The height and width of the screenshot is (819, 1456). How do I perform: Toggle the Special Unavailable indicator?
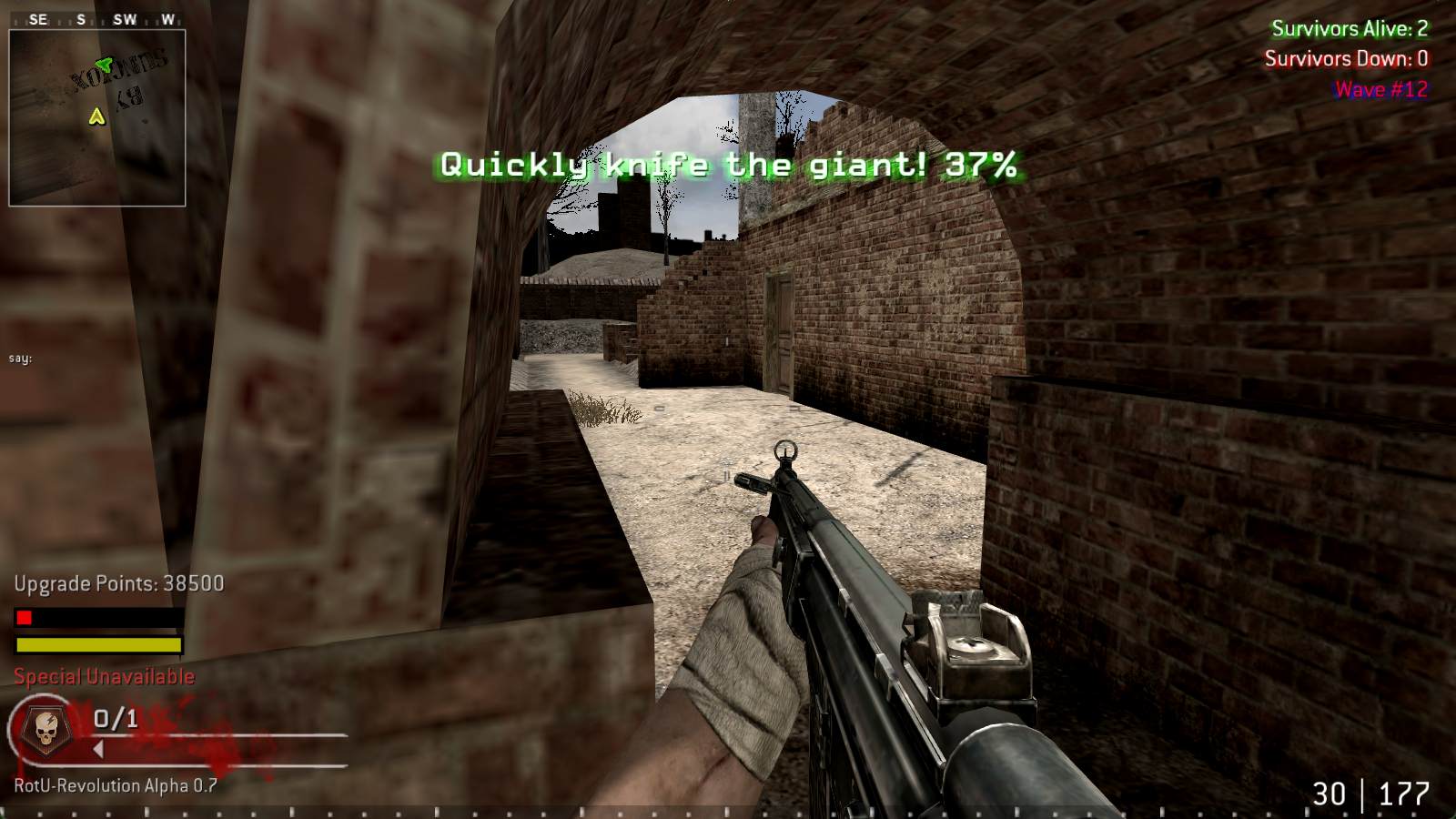(103, 677)
